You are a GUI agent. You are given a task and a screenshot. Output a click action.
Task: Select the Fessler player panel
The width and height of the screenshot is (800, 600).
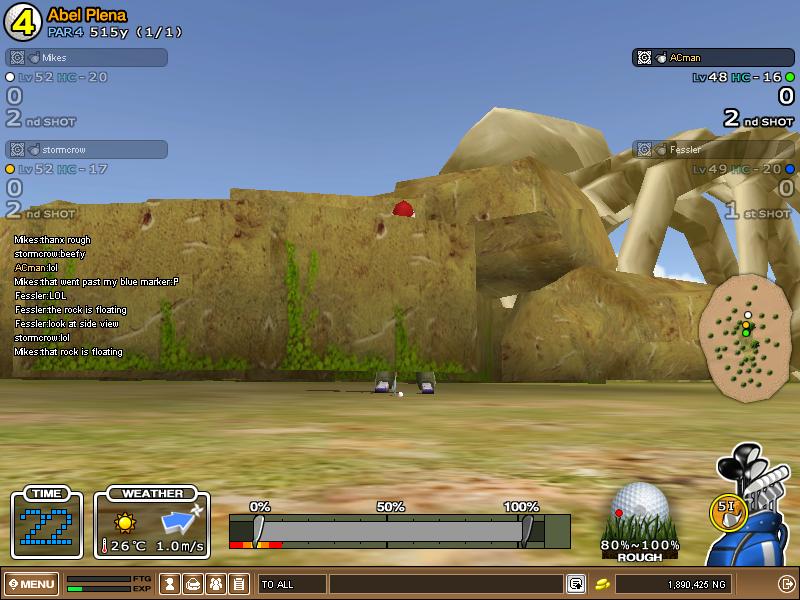(713, 149)
